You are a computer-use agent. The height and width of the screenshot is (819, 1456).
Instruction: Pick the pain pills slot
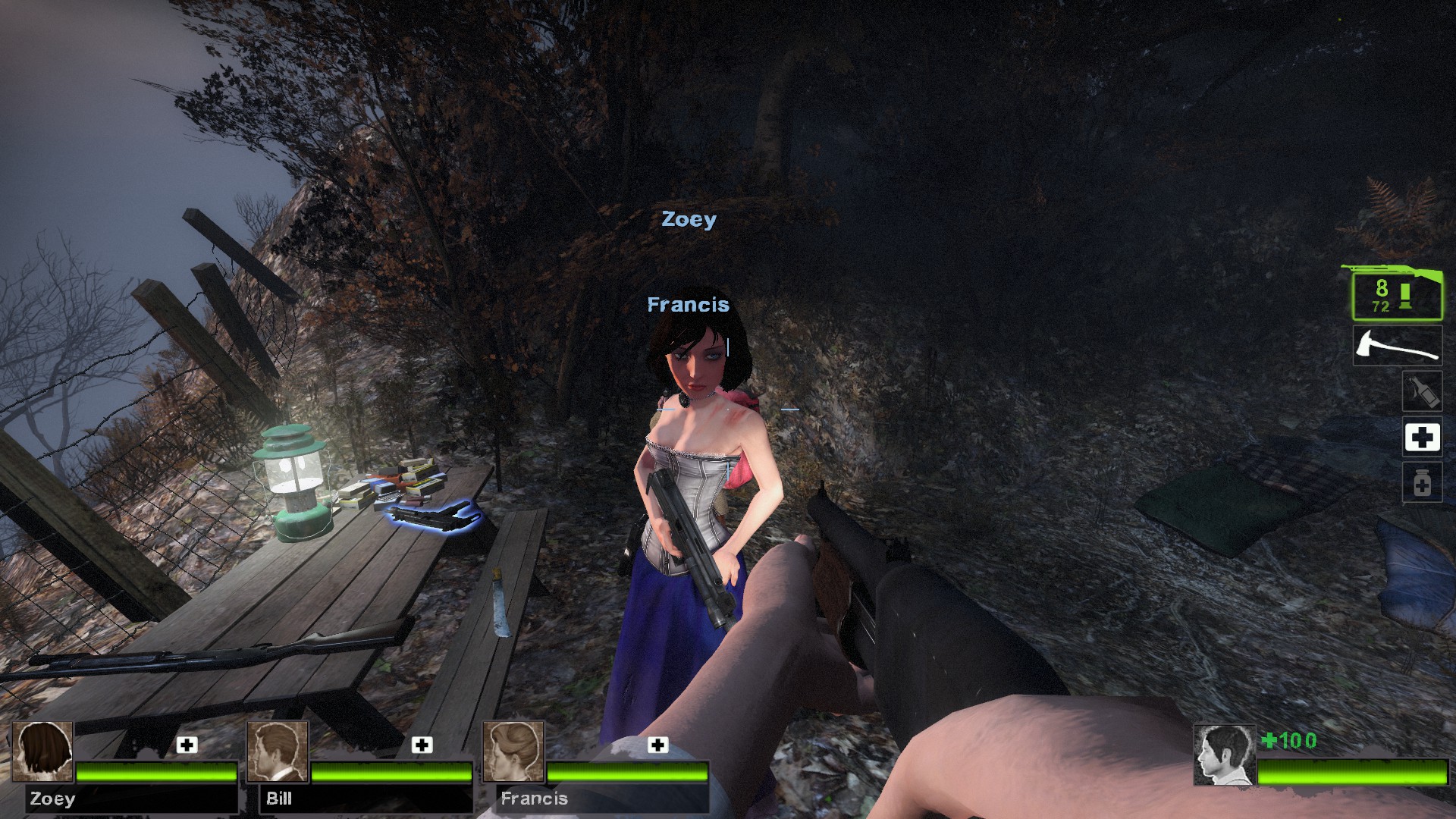tap(1421, 483)
